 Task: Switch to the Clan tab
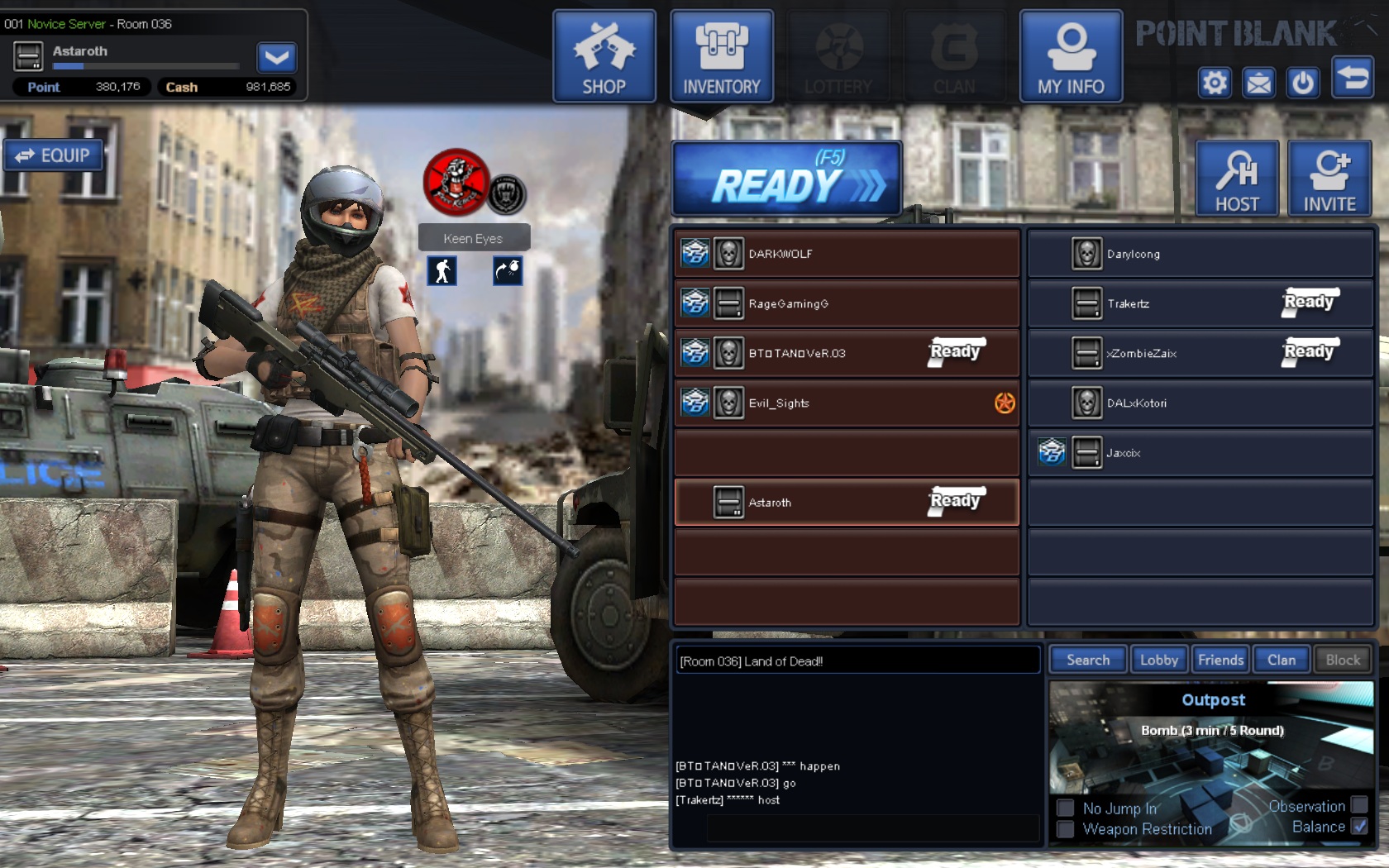point(1282,660)
